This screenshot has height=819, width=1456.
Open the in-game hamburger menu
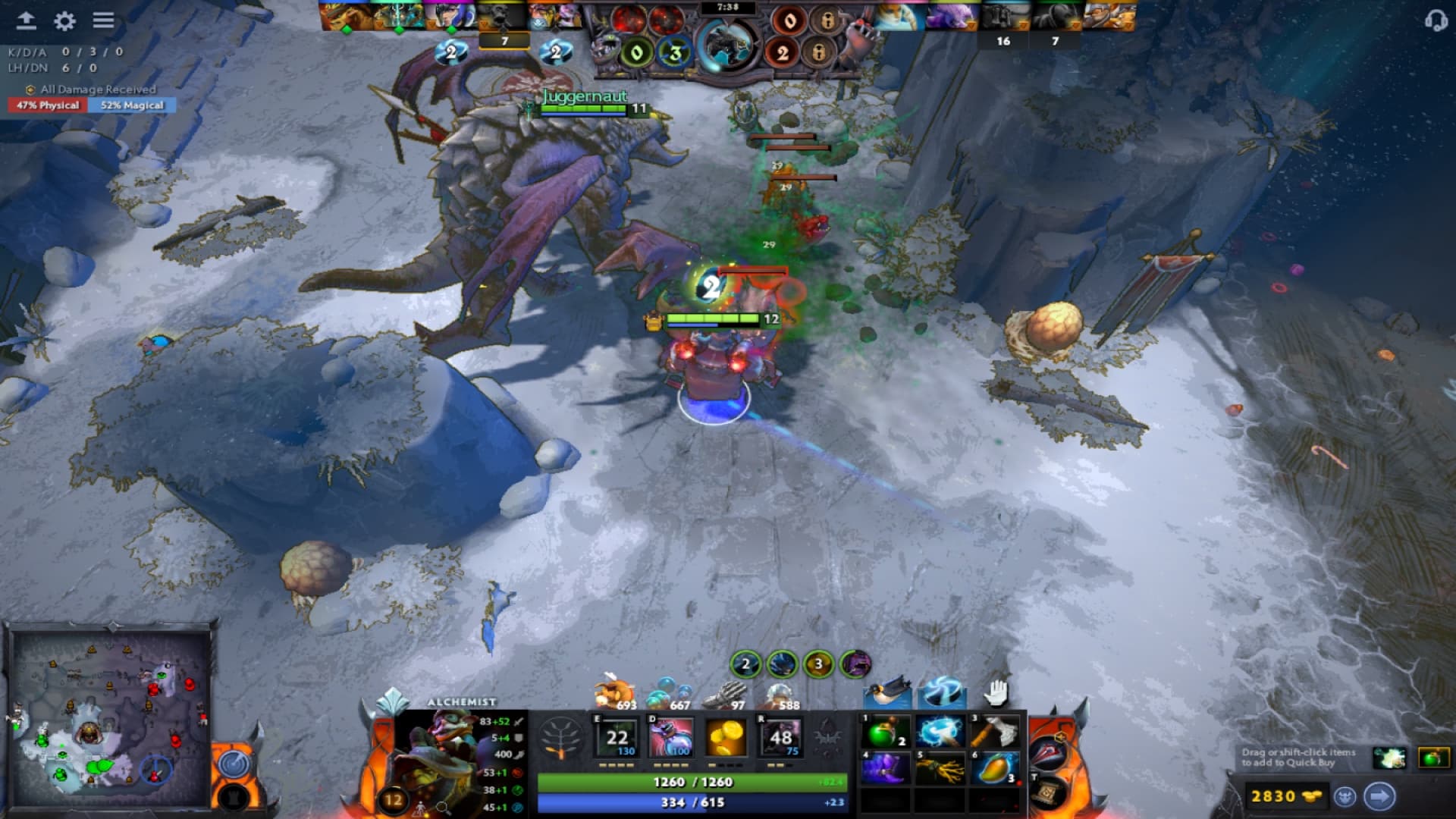coord(102,21)
